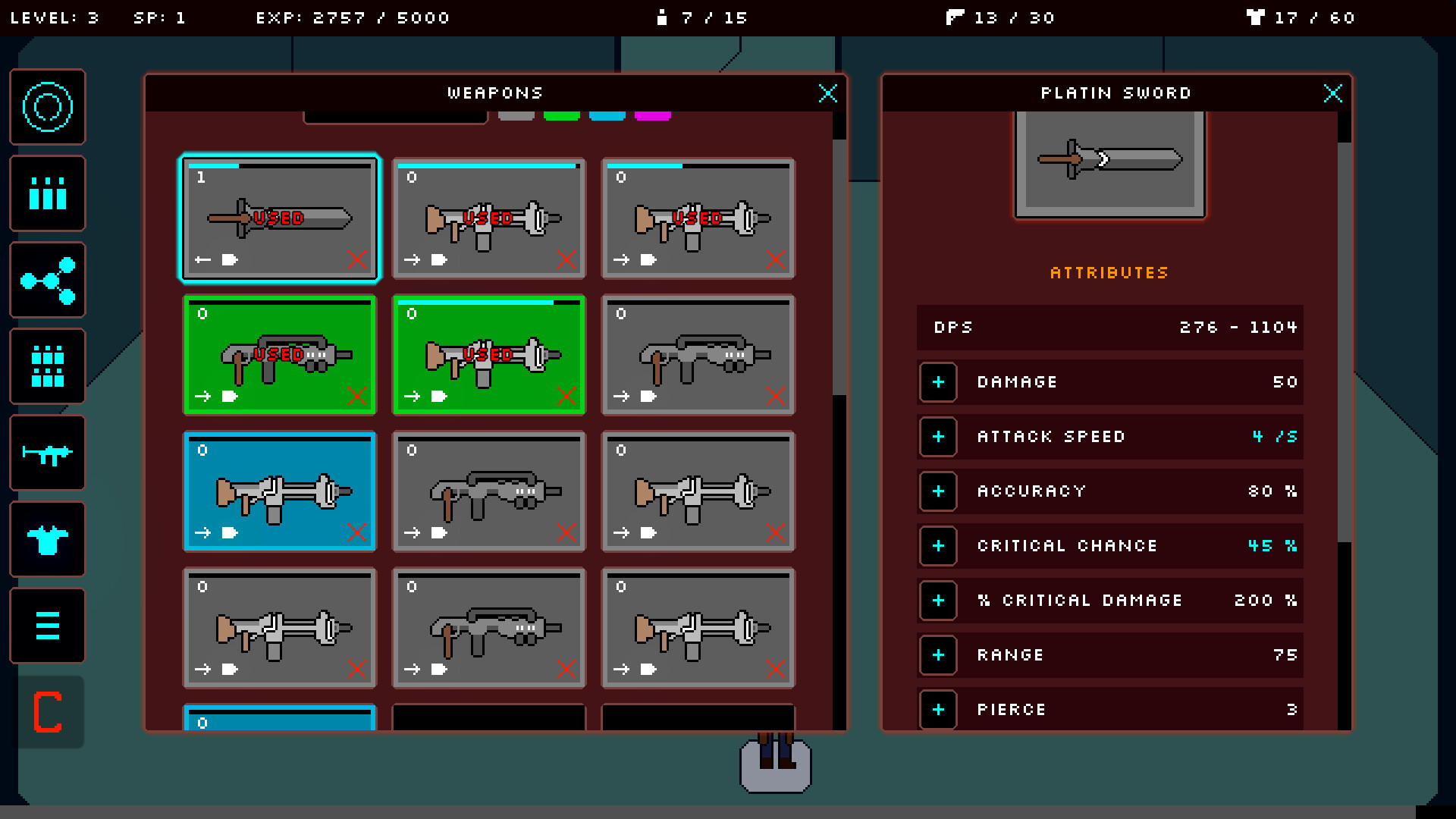Open the armor shirt icon in sidebar
The width and height of the screenshot is (1456, 819).
(47, 539)
